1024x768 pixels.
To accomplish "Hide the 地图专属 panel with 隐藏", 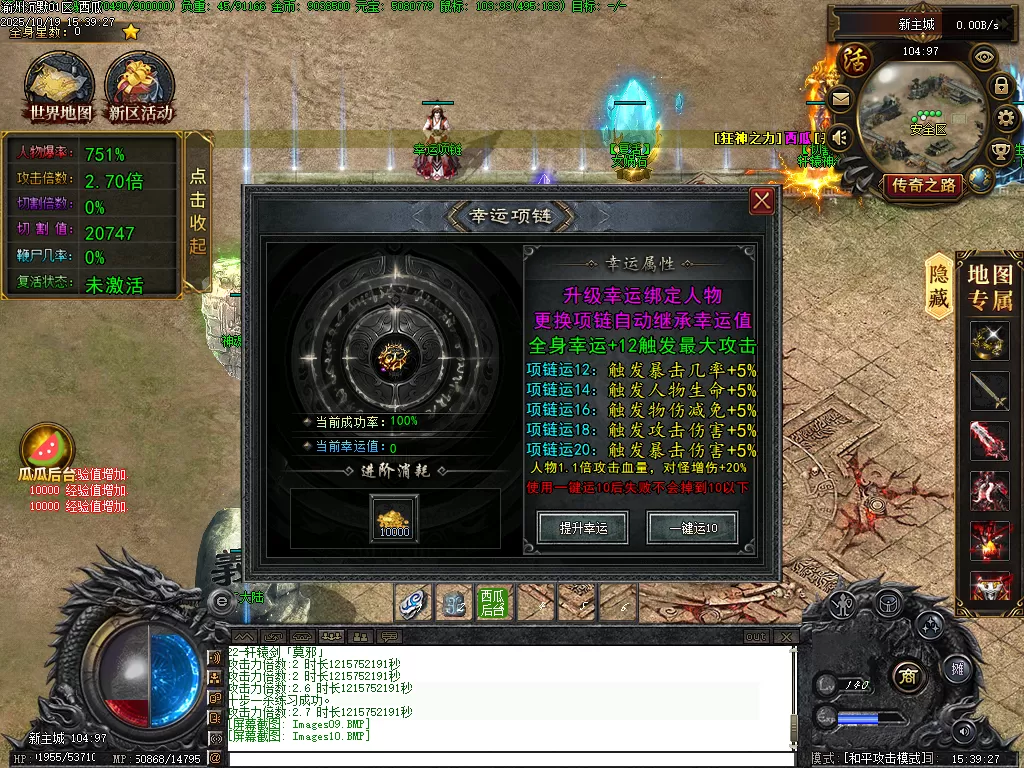I will 938,287.
